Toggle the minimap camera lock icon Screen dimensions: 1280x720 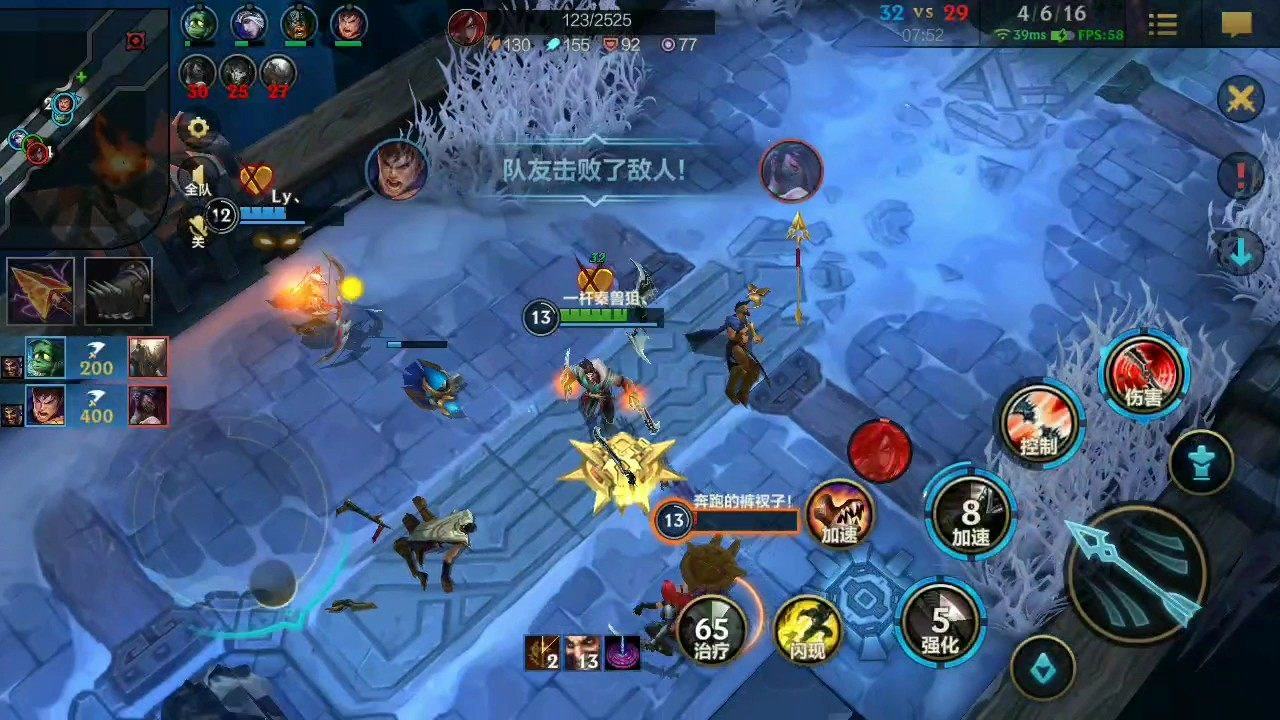point(135,40)
